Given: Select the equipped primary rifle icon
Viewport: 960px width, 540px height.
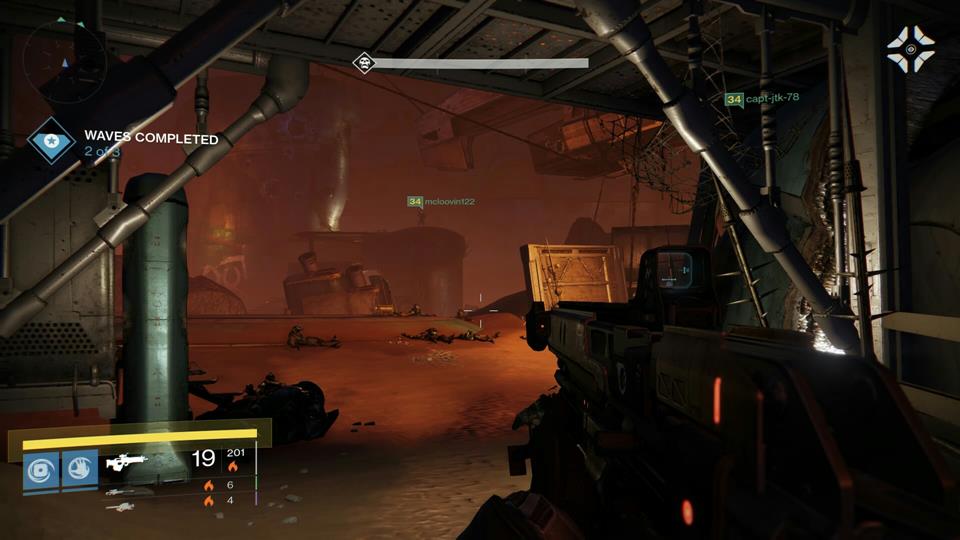Looking at the screenshot, I should coord(127,461).
